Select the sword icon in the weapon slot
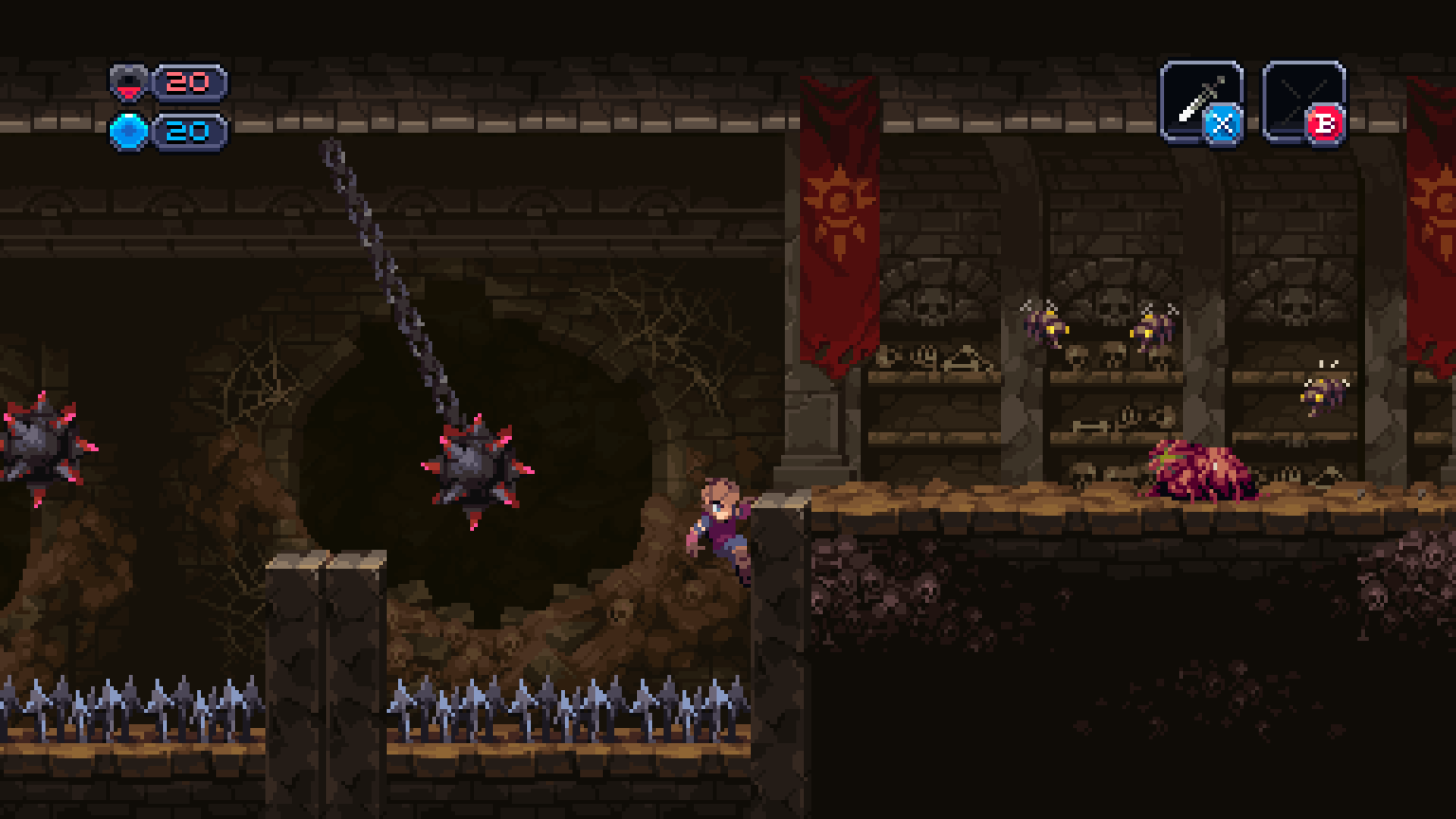The height and width of the screenshot is (819, 1456). point(1199,98)
